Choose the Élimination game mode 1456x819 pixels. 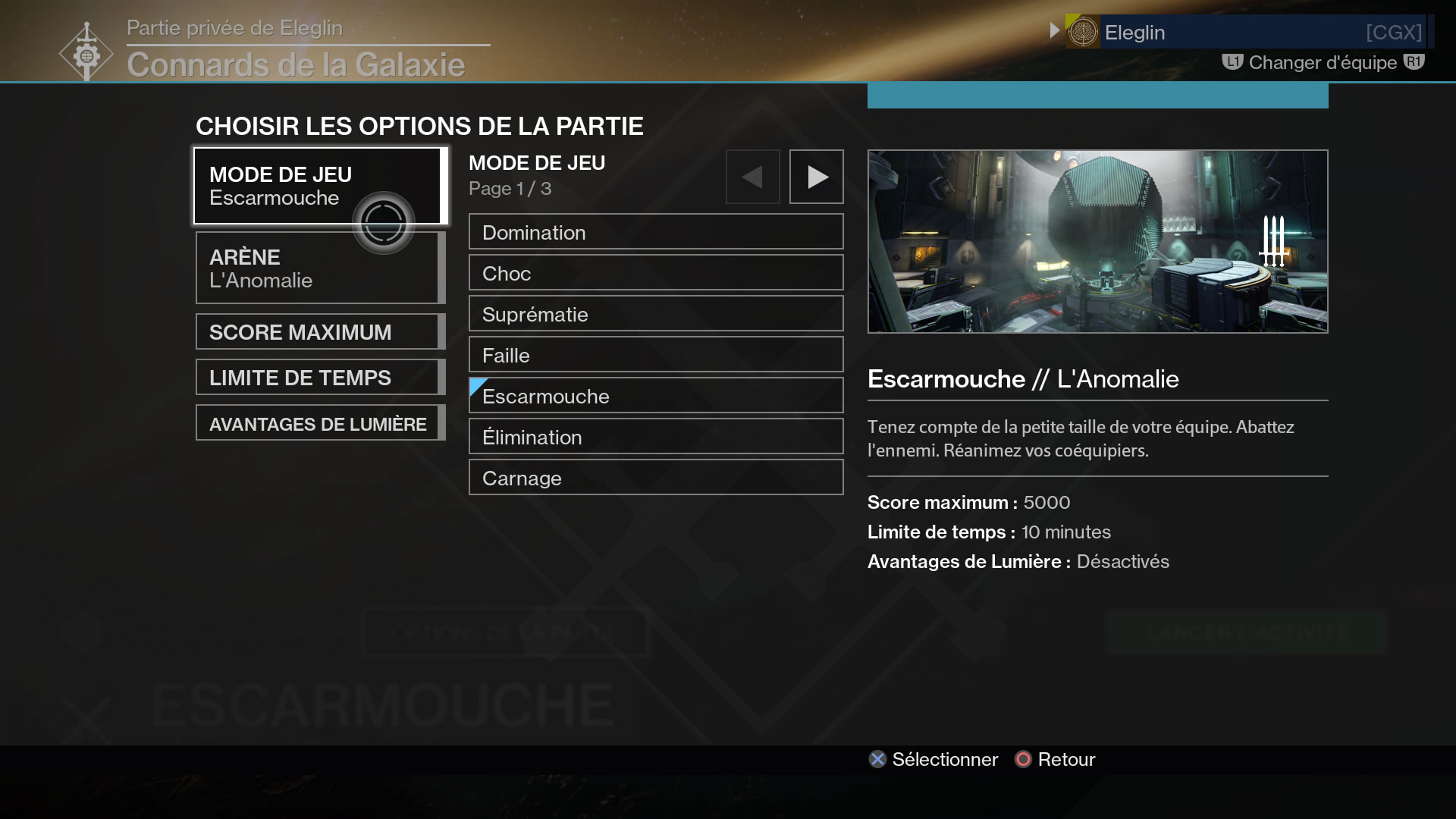(x=655, y=436)
